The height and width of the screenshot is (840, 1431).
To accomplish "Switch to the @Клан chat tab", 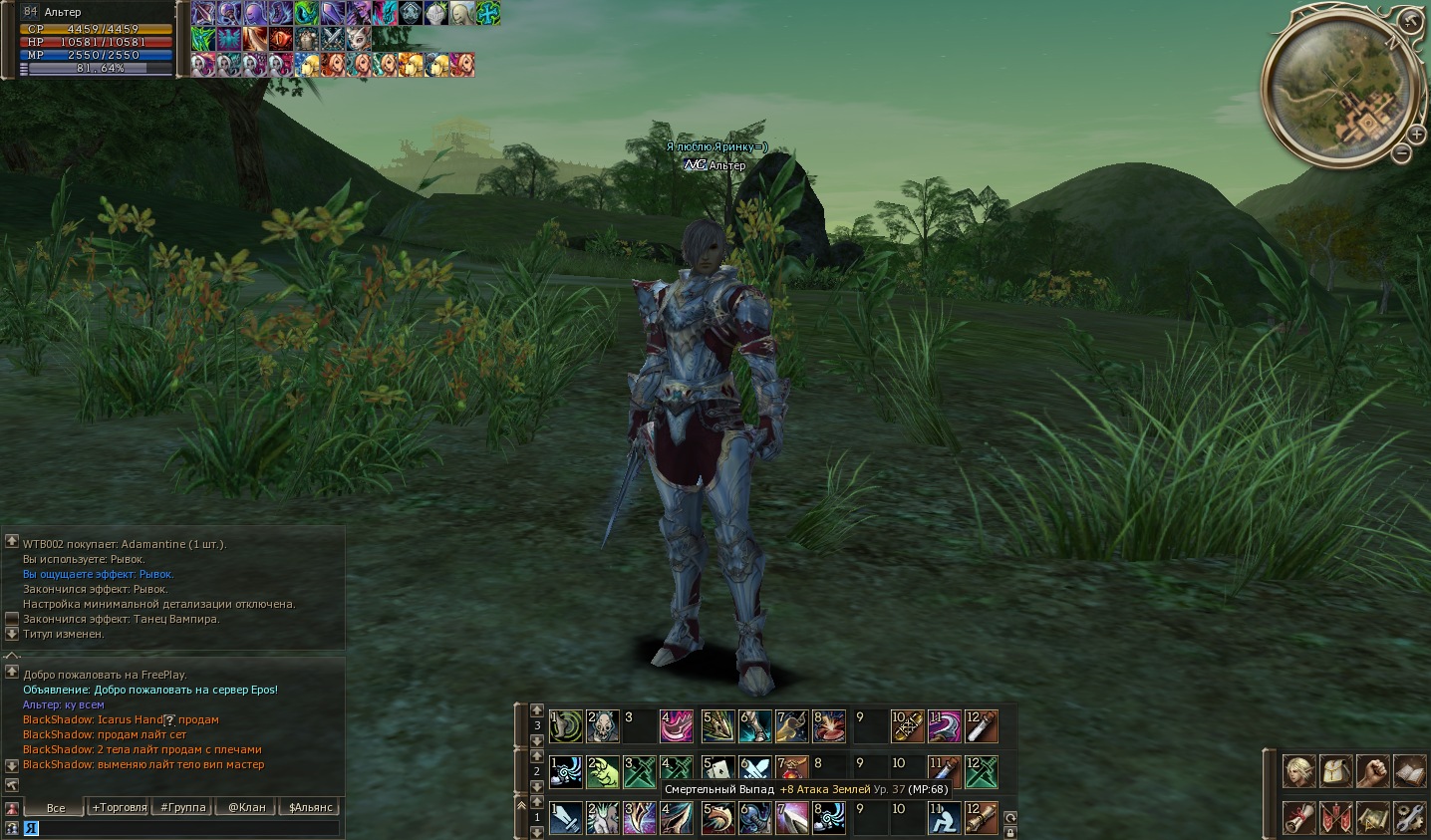I will click(x=247, y=807).
